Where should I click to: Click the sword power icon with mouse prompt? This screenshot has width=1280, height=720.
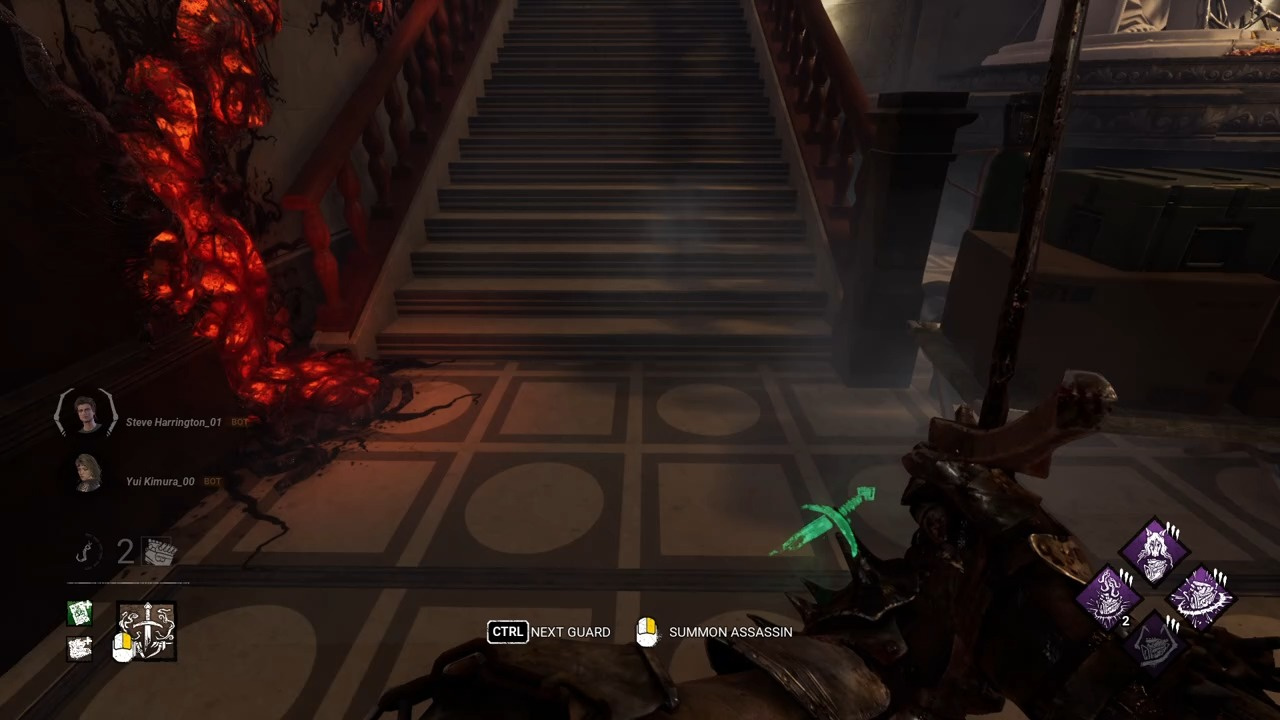point(147,631)
